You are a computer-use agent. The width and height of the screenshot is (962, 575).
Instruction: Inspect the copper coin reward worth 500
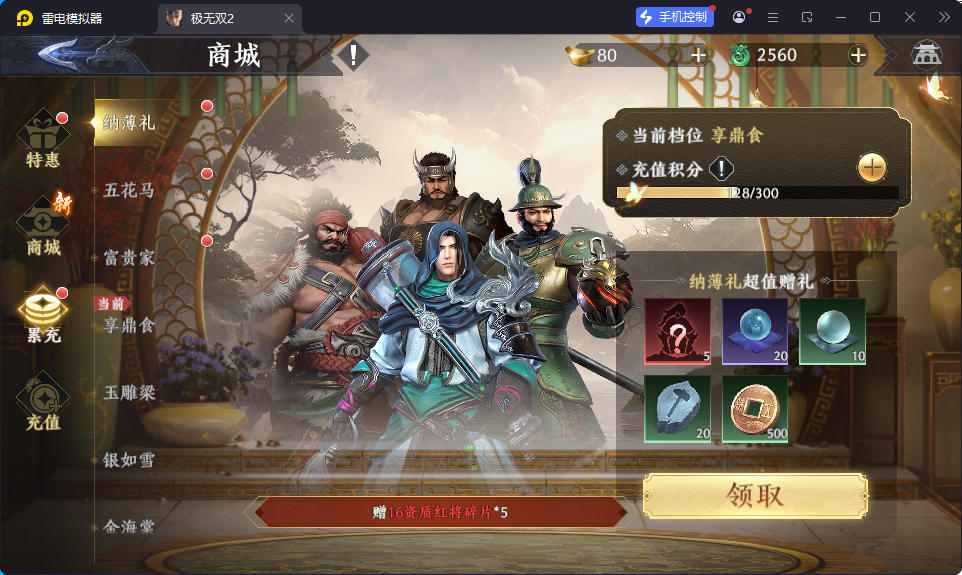[x=754, y=408]
